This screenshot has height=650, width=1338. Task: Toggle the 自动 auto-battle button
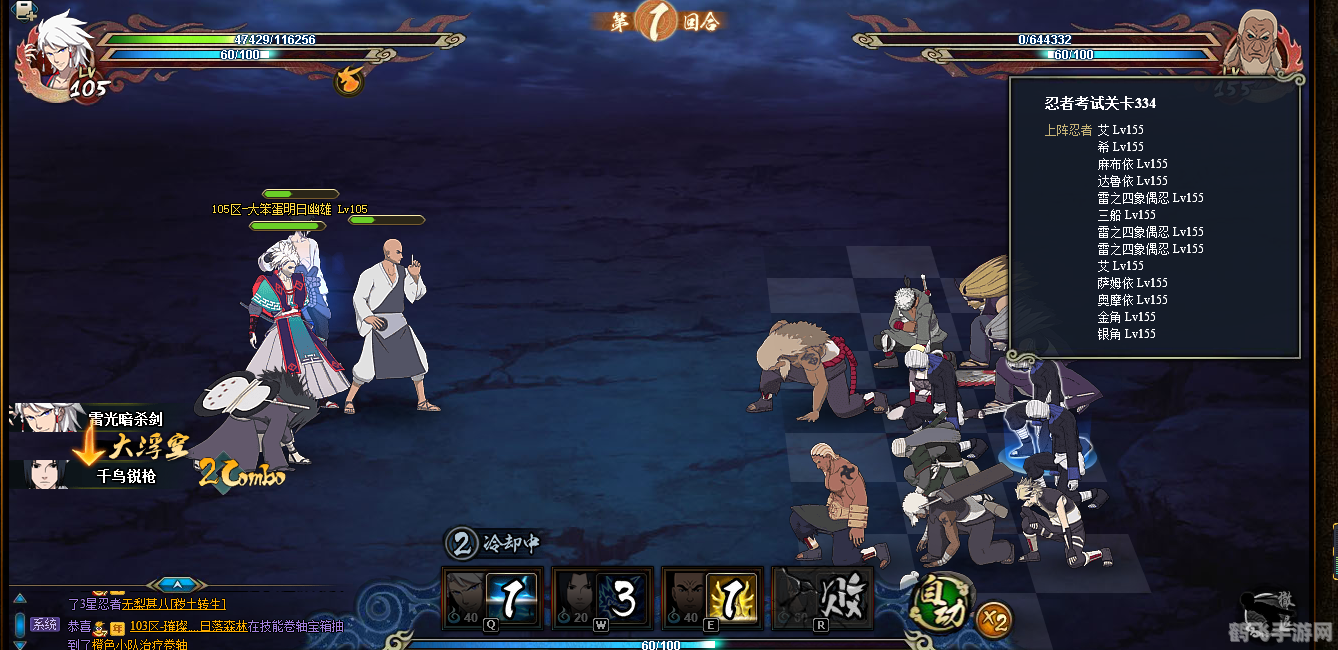(x=940, y=599)
